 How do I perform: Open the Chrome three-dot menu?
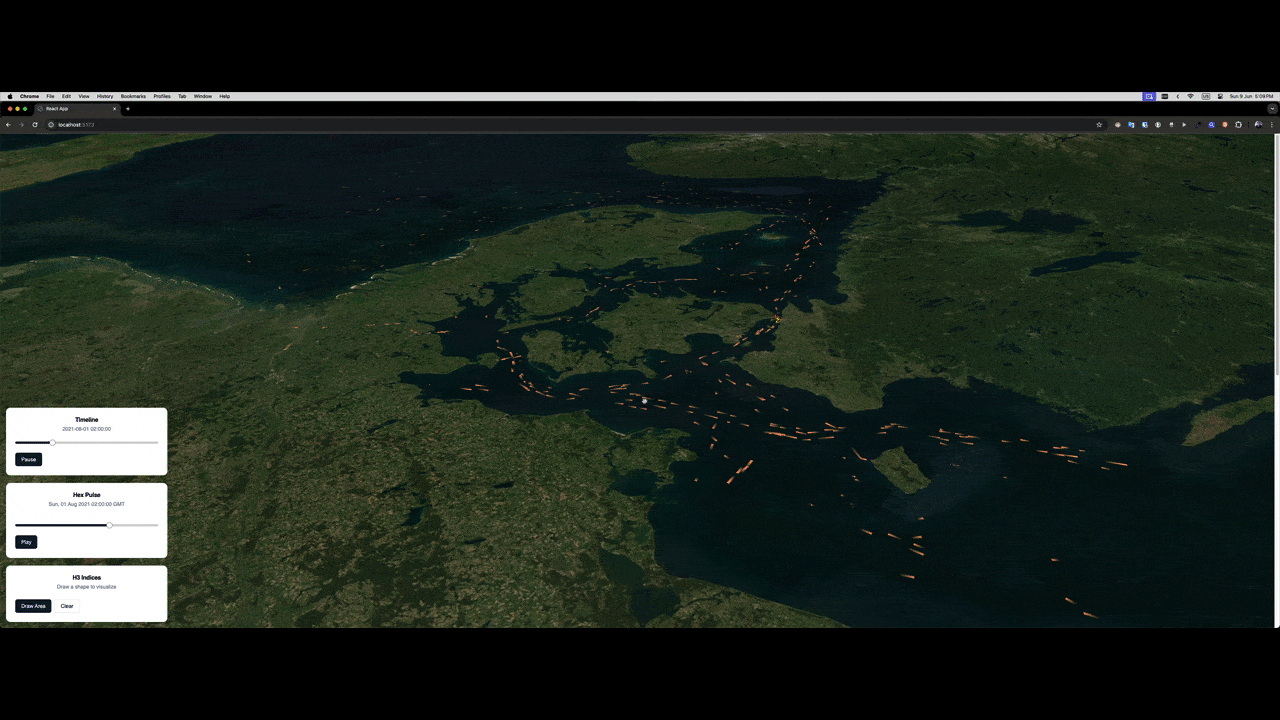pos(1272,124)
